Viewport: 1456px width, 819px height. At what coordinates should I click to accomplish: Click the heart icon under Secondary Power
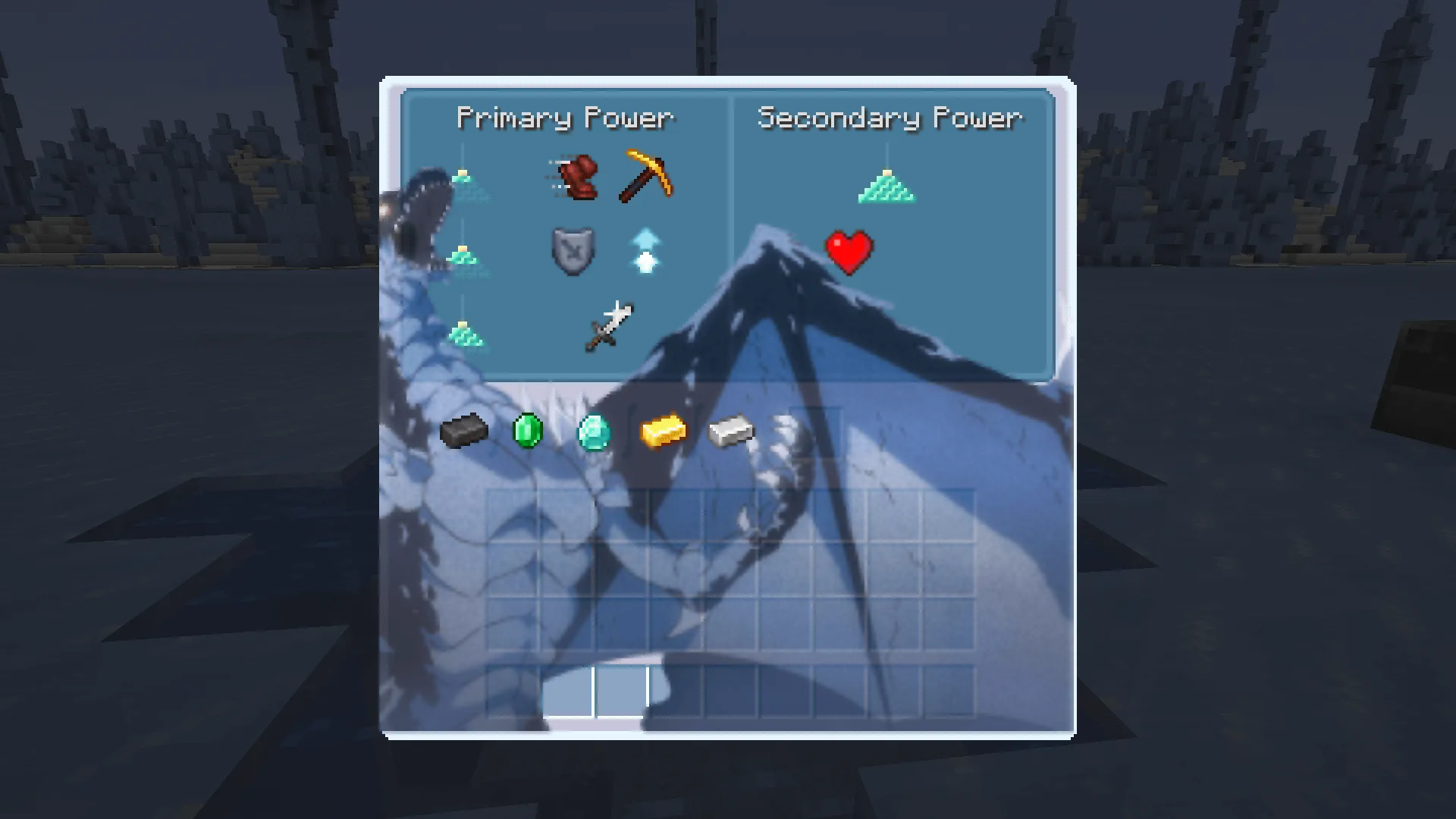[848, 253]
